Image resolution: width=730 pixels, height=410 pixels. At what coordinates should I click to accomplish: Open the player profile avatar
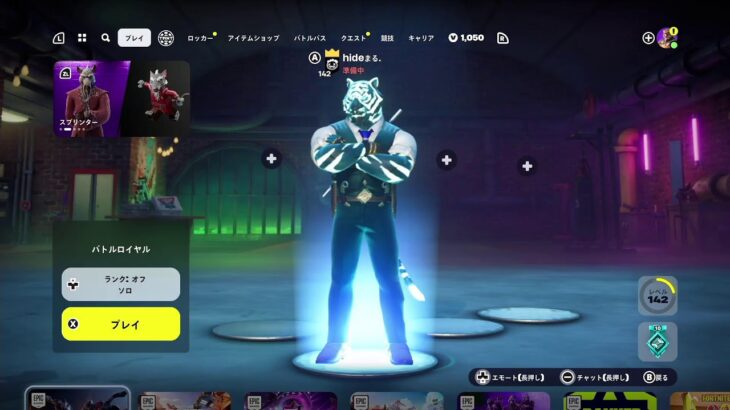pyautogui.click(x=667, y=38)
